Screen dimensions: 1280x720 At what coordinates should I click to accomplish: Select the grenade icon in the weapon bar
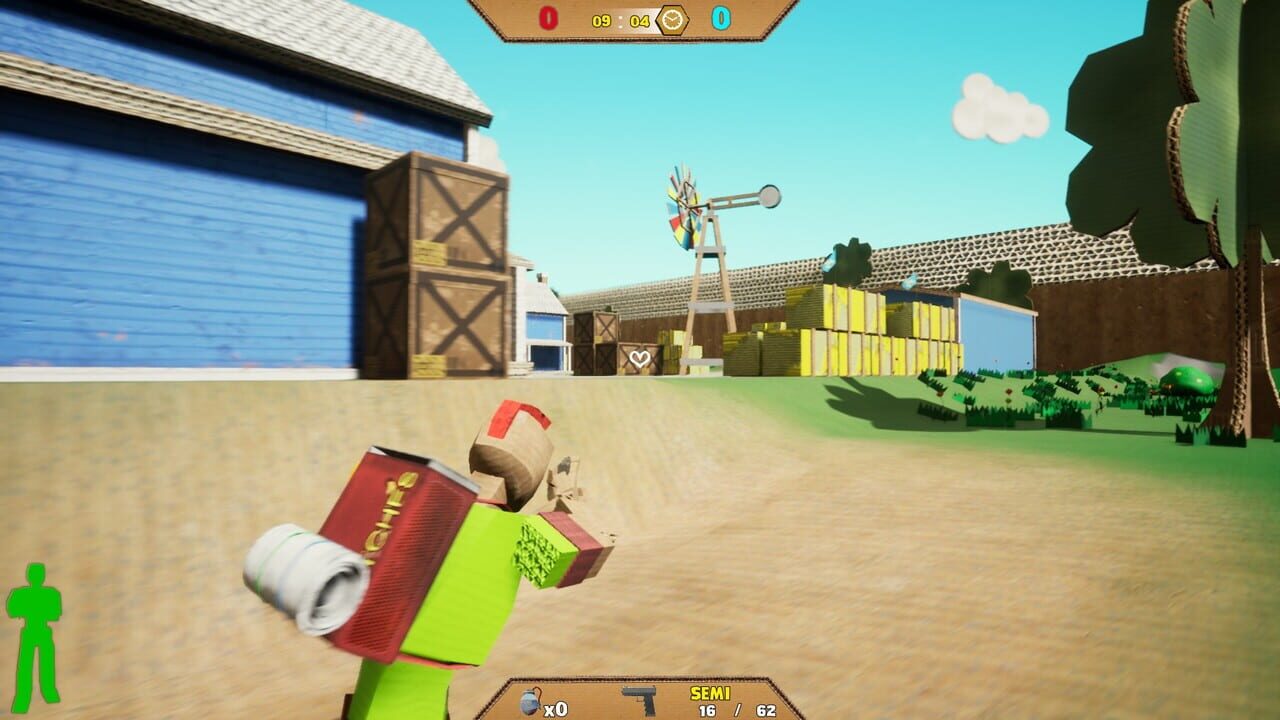[x=531, y=700]
